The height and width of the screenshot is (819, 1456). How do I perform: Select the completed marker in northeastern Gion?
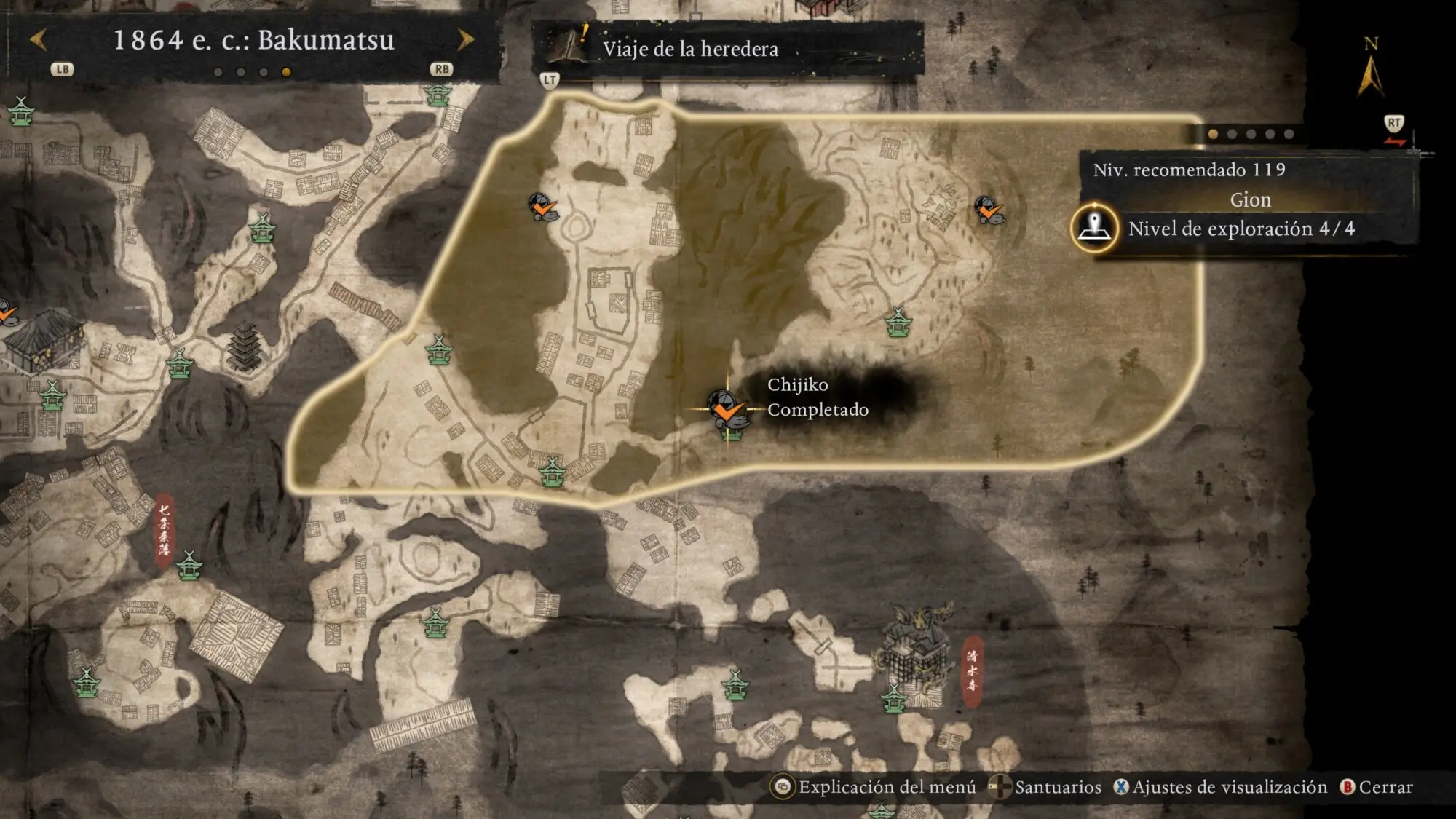point(989,210)
